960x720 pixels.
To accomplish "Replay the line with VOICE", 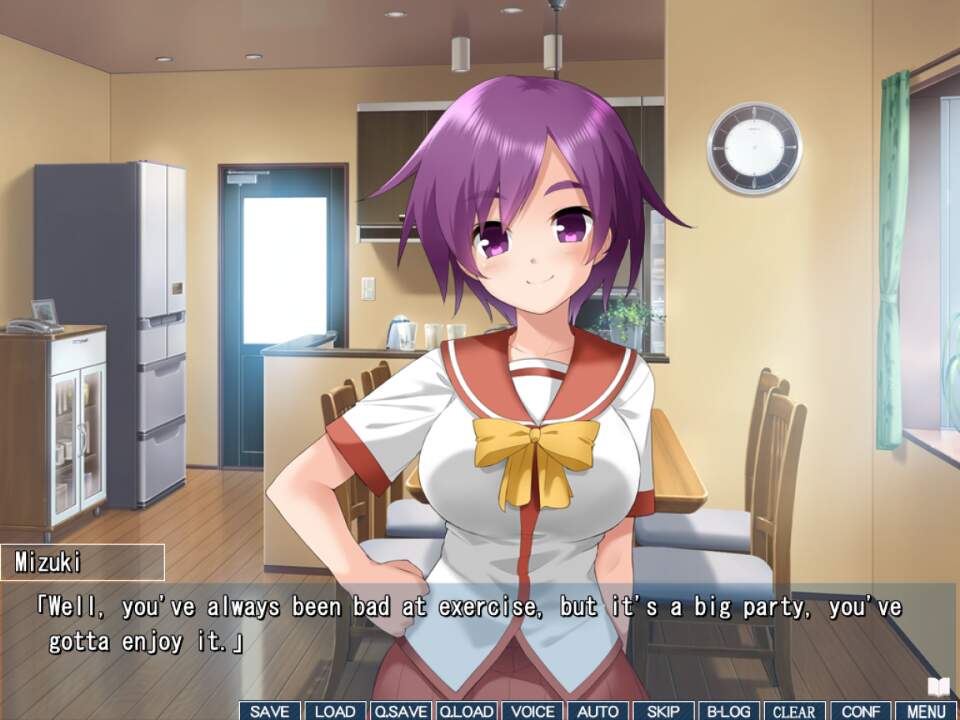I will pyautogui.click(x=532, y=711).
